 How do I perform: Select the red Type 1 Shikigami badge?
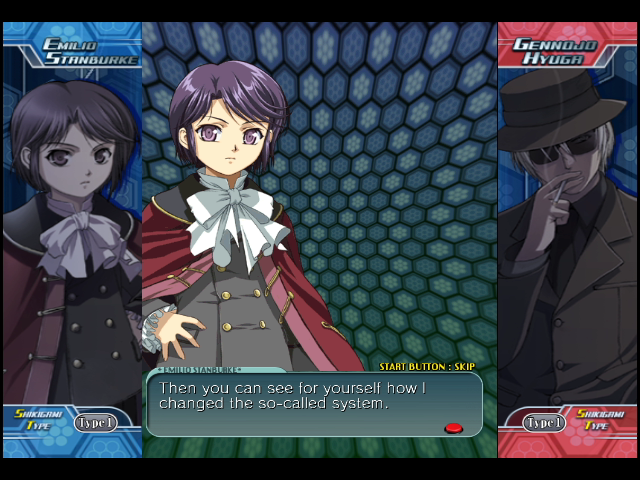[545, 423]
